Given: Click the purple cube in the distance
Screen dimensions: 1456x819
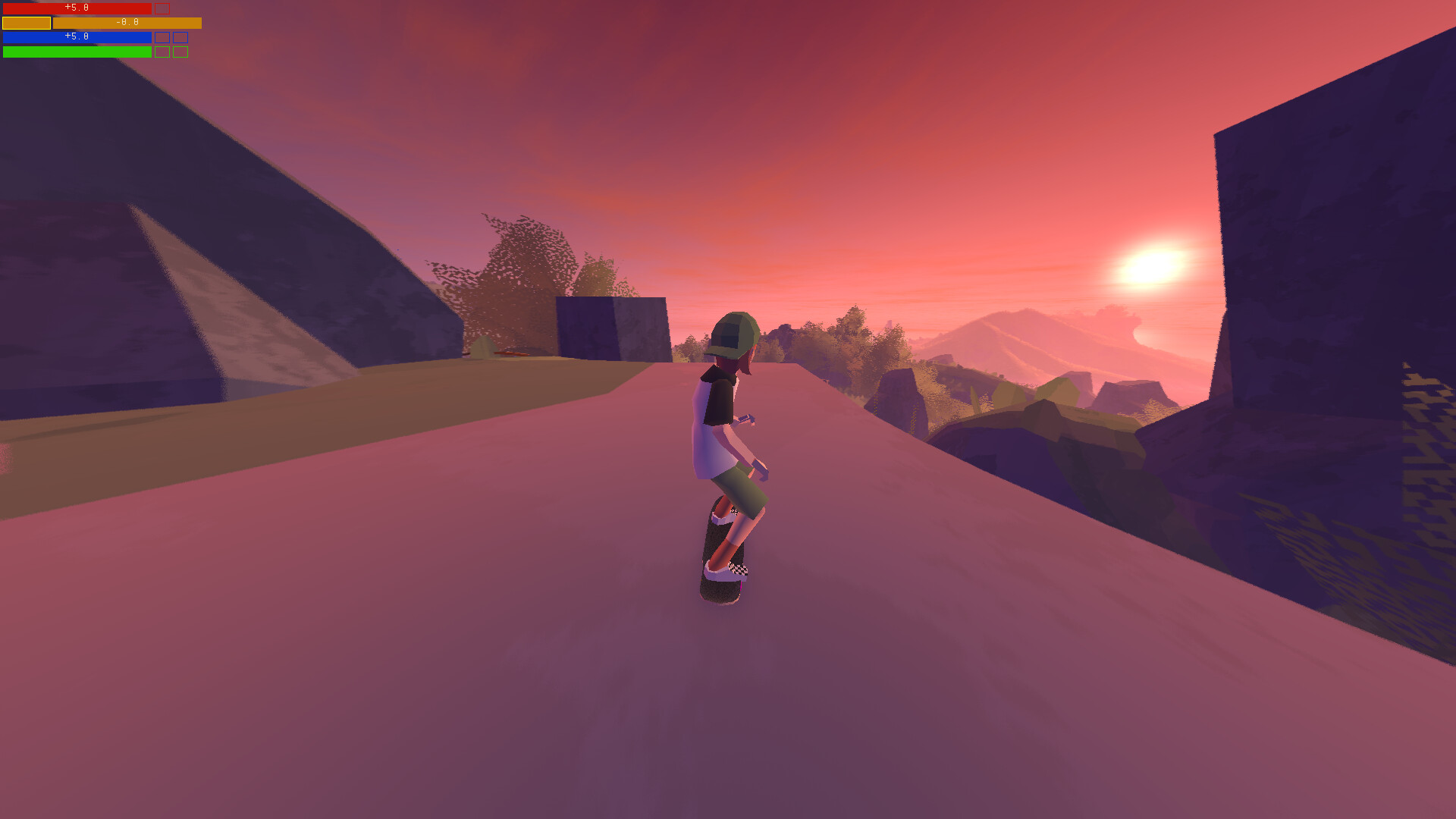Looking at the screenshot, I should point(607,326).
